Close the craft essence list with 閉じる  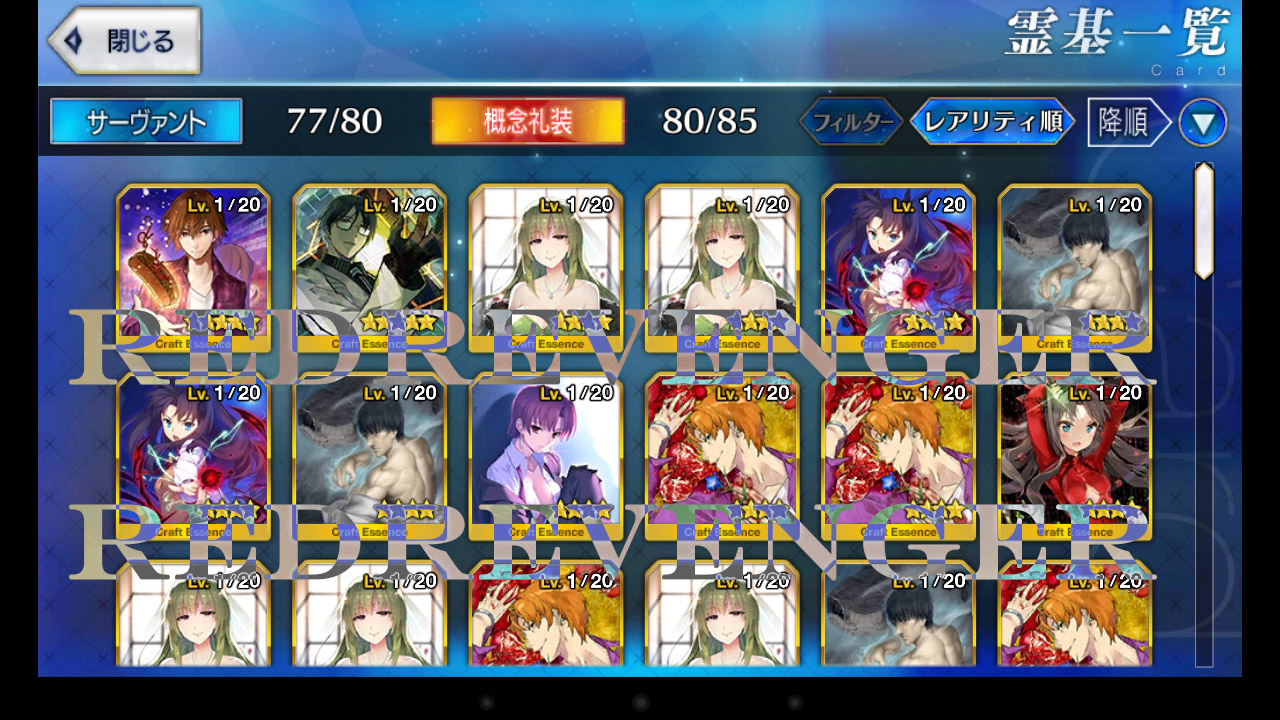(x=124, y=41)
